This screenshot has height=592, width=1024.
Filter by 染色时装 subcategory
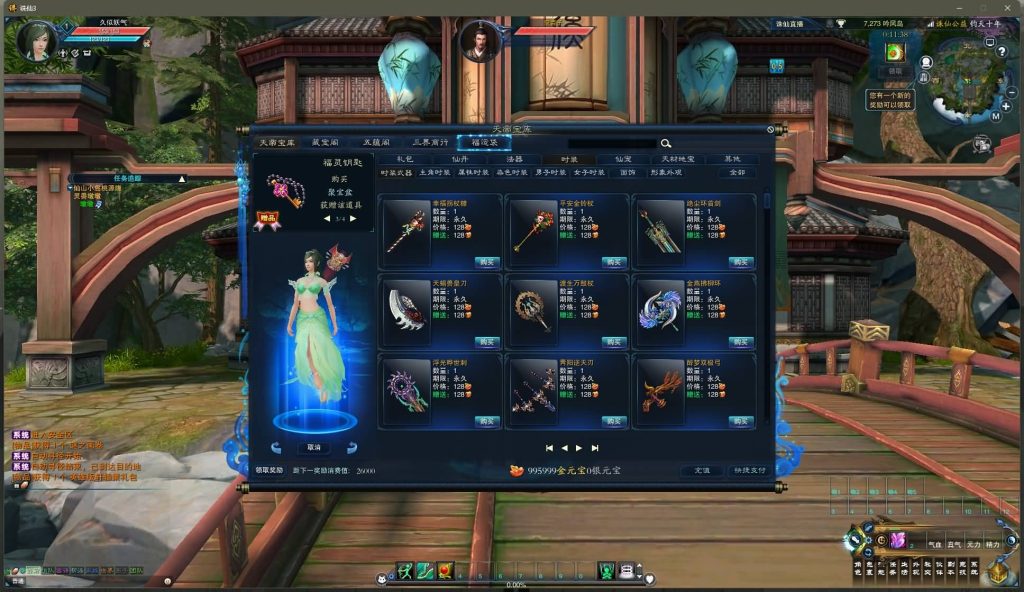coord(510,172)
